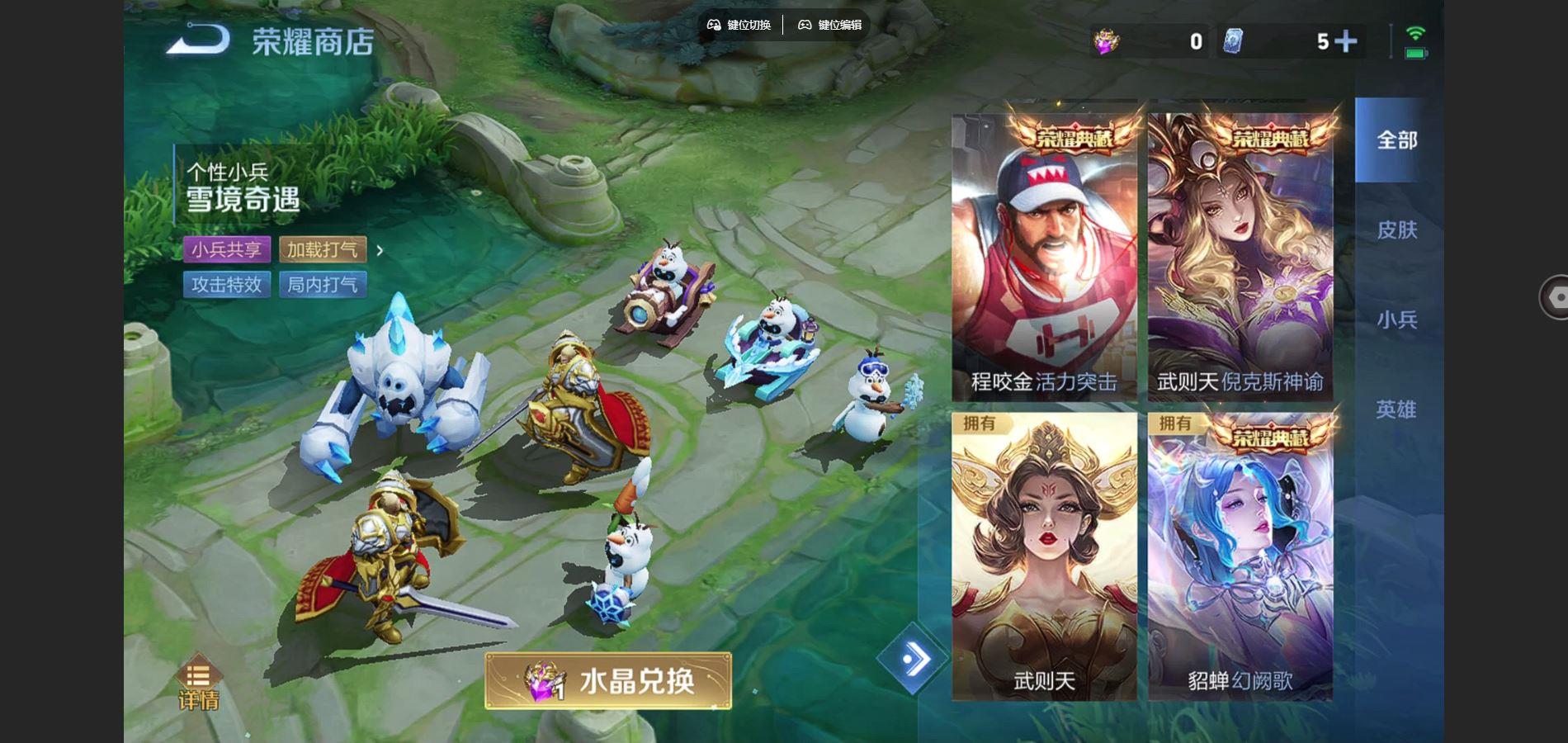The height and width of the screenshot is (743, 1568).
Task: Enable the 攻击特效 effect tag
Action: coord(226,285)
